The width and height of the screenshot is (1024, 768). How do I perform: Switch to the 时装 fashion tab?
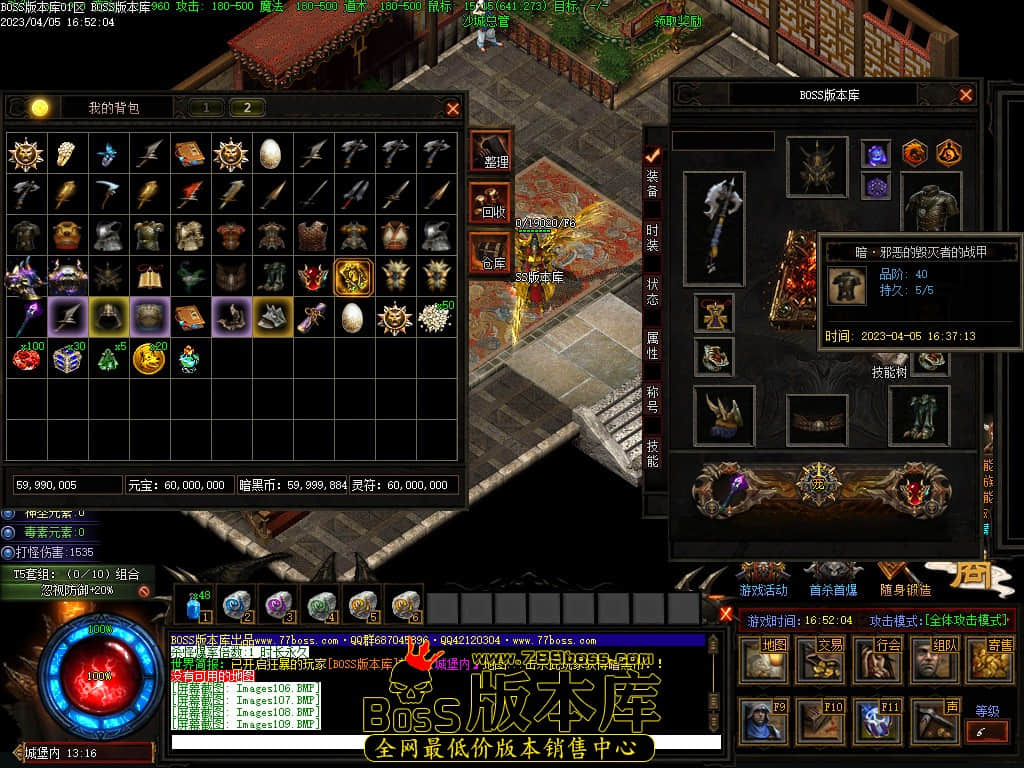652,237
